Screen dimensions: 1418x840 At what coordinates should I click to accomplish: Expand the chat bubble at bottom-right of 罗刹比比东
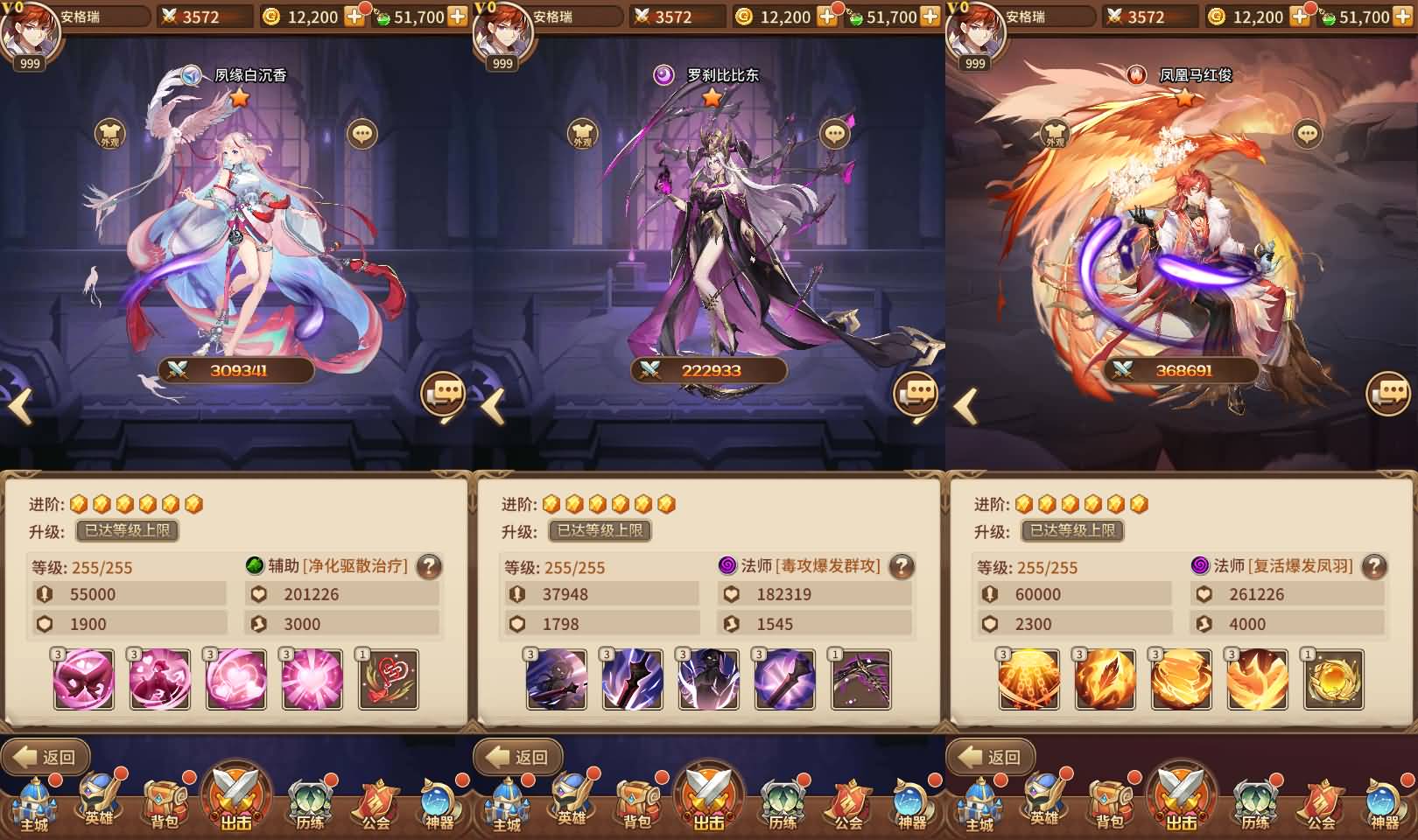pyautogui.click(x=916, y=393)
